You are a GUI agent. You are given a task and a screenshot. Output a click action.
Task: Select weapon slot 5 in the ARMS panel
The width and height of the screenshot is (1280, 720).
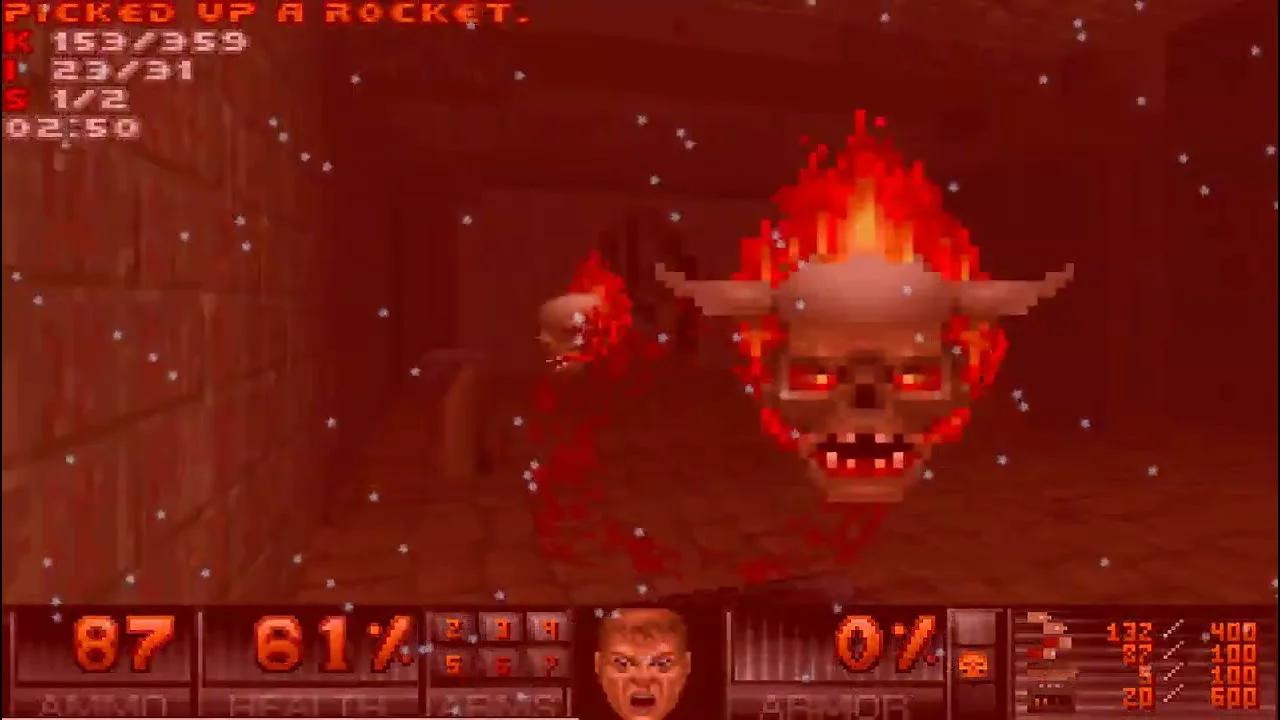[x=452, y=665]
